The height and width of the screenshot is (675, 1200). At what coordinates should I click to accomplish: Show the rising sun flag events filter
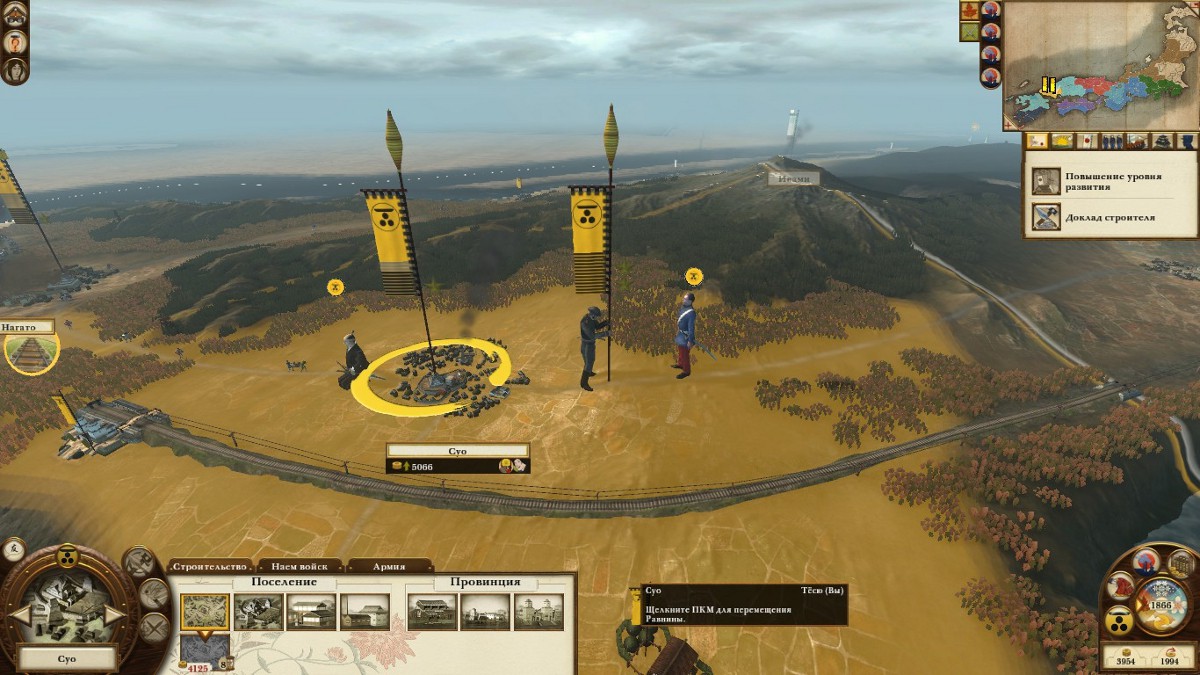tap(1086, 141)
